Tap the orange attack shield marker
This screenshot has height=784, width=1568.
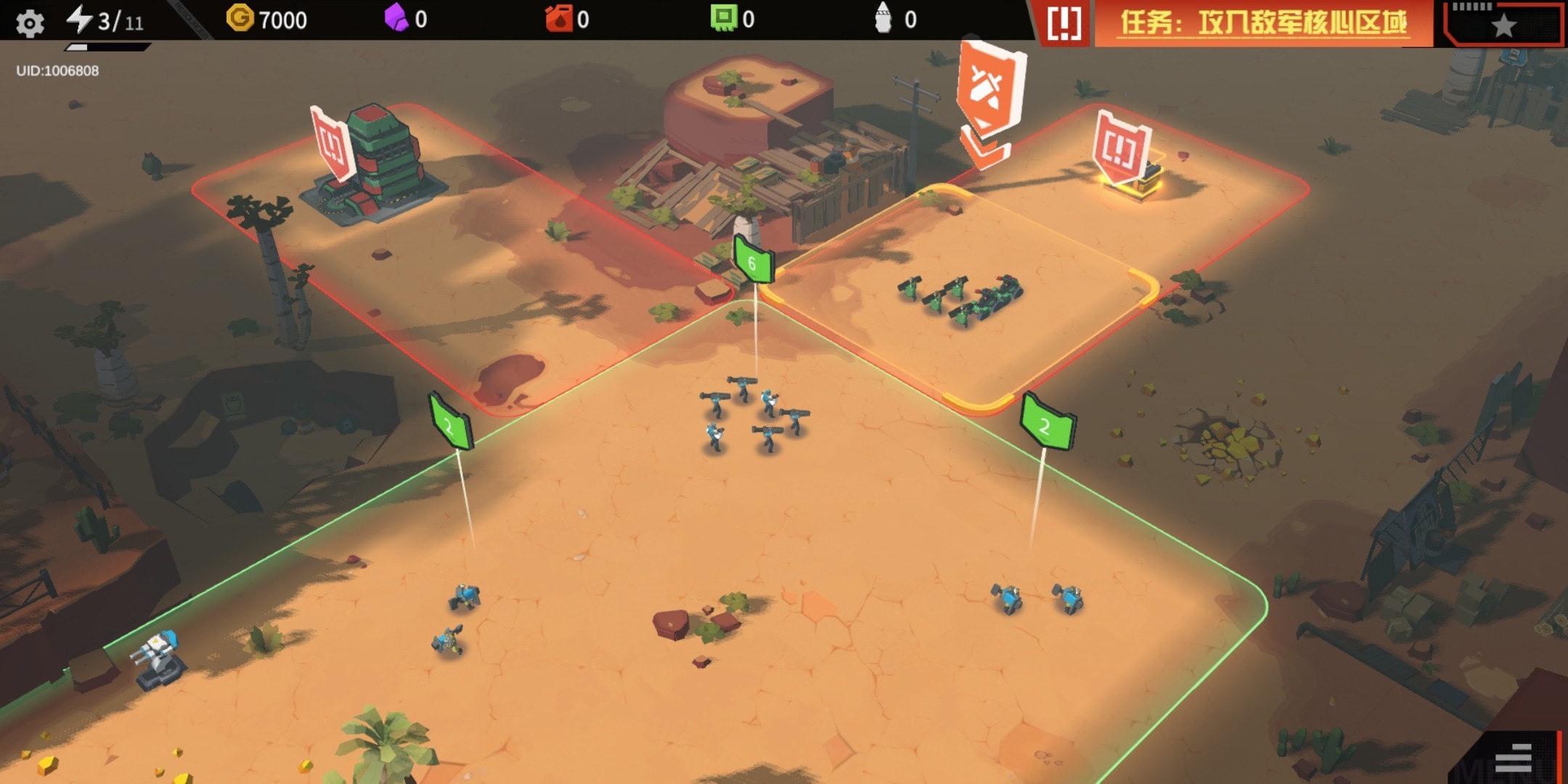pyautogui.click(x=989, y=91)
